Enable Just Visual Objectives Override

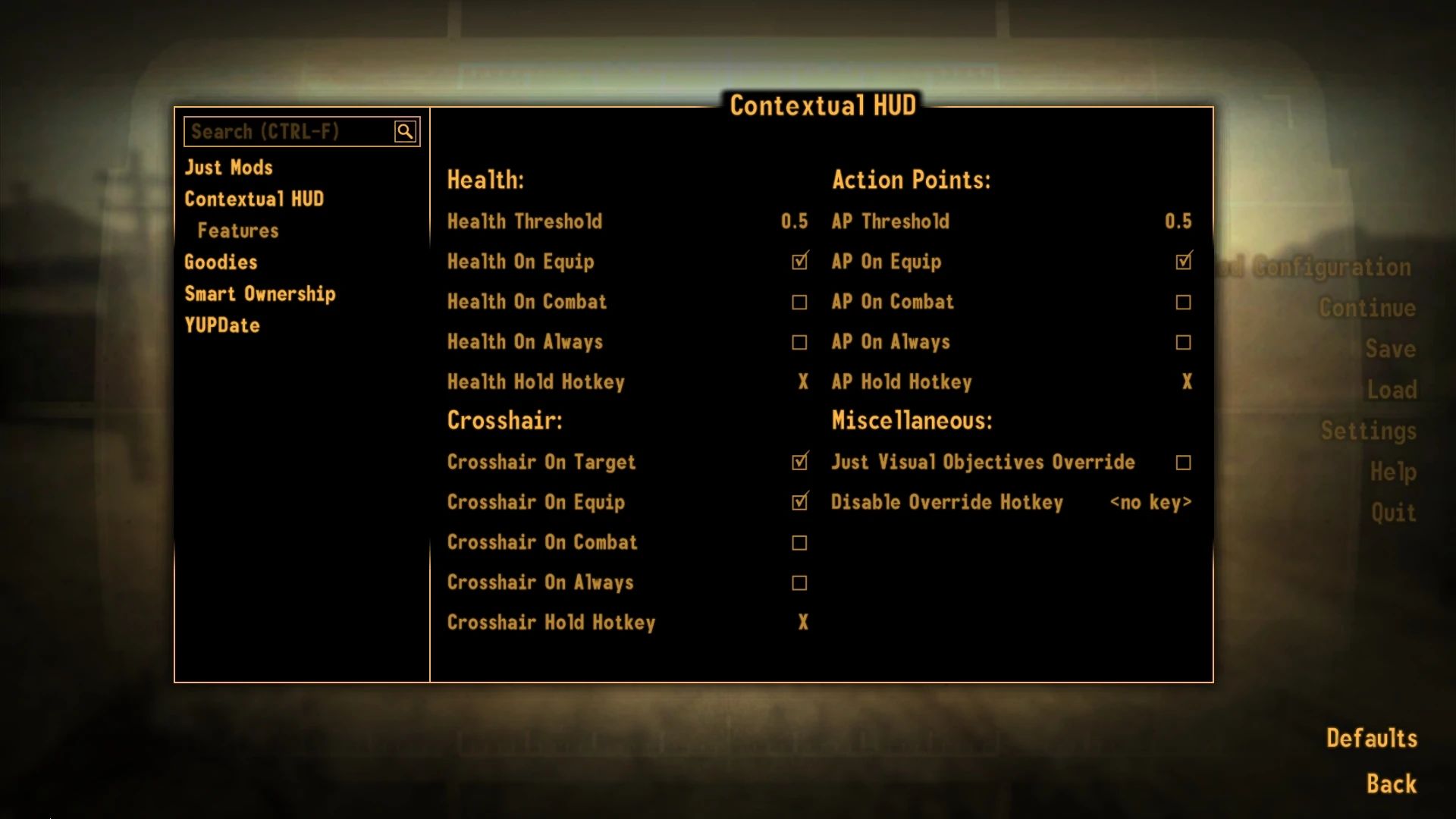click(1183, 462)
